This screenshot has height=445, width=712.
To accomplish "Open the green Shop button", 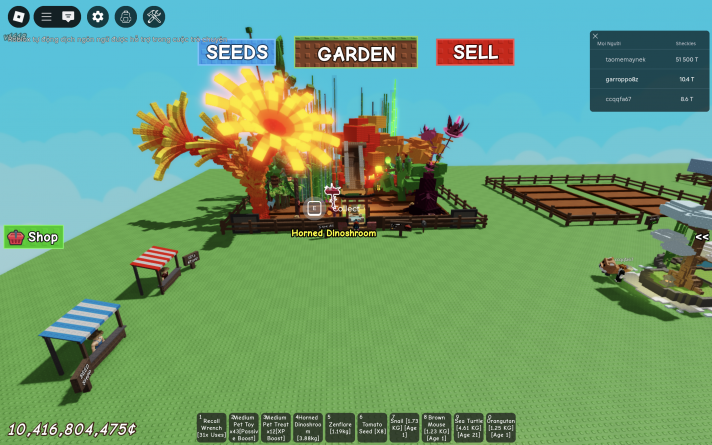I will (x=34, y=237).
